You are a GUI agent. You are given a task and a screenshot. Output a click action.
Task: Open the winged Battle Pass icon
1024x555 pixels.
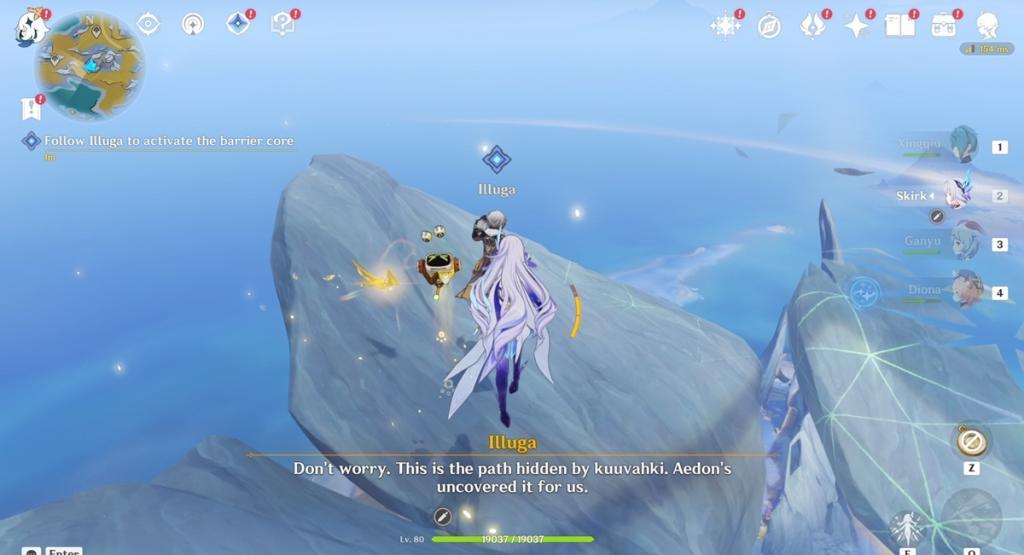[x=812, y=25]
